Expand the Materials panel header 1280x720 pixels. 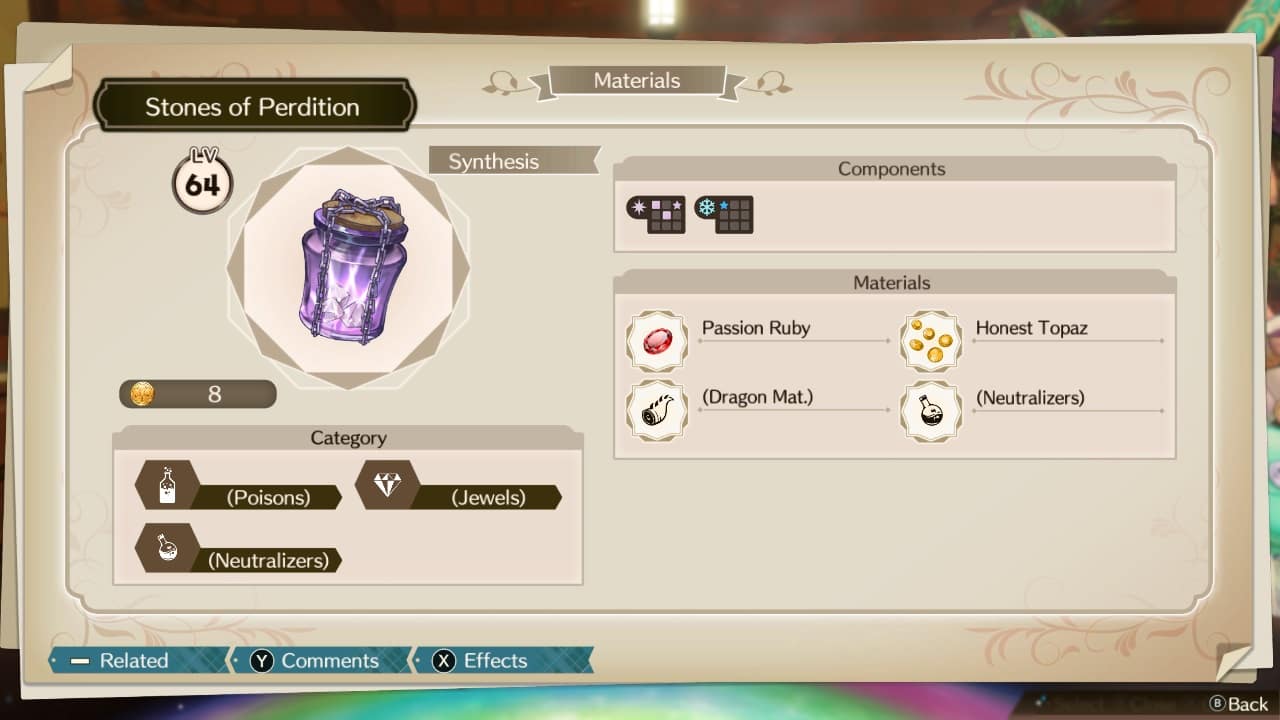891,283
